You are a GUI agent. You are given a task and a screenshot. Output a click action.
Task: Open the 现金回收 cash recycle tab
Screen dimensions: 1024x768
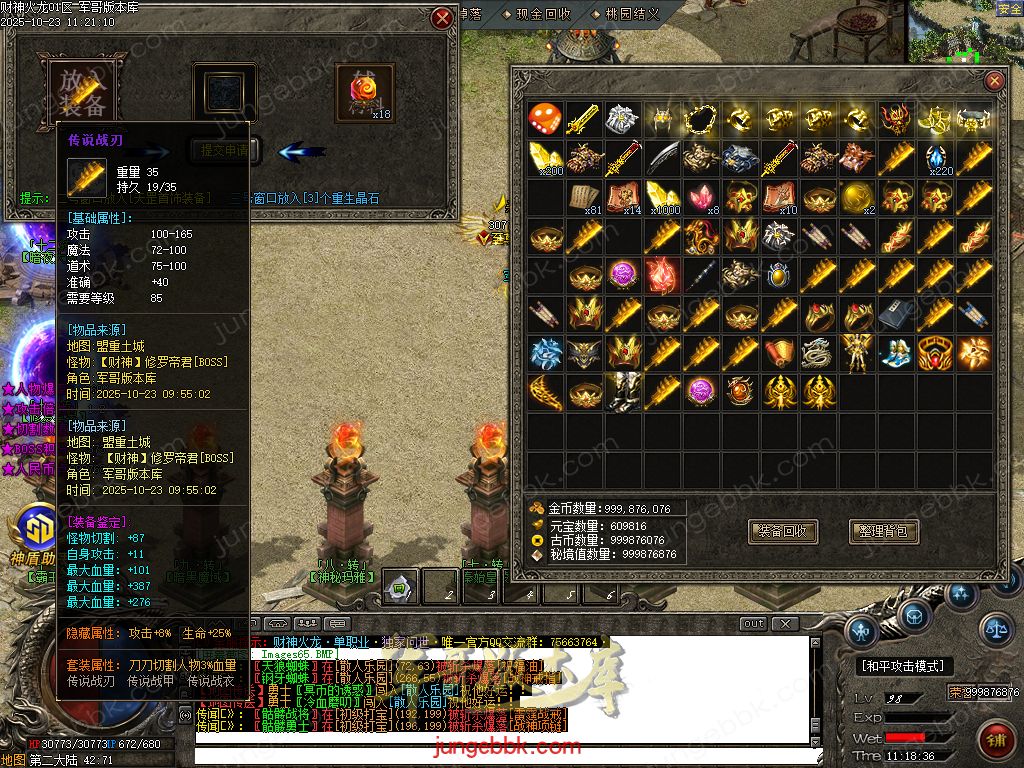pos(543,14)
